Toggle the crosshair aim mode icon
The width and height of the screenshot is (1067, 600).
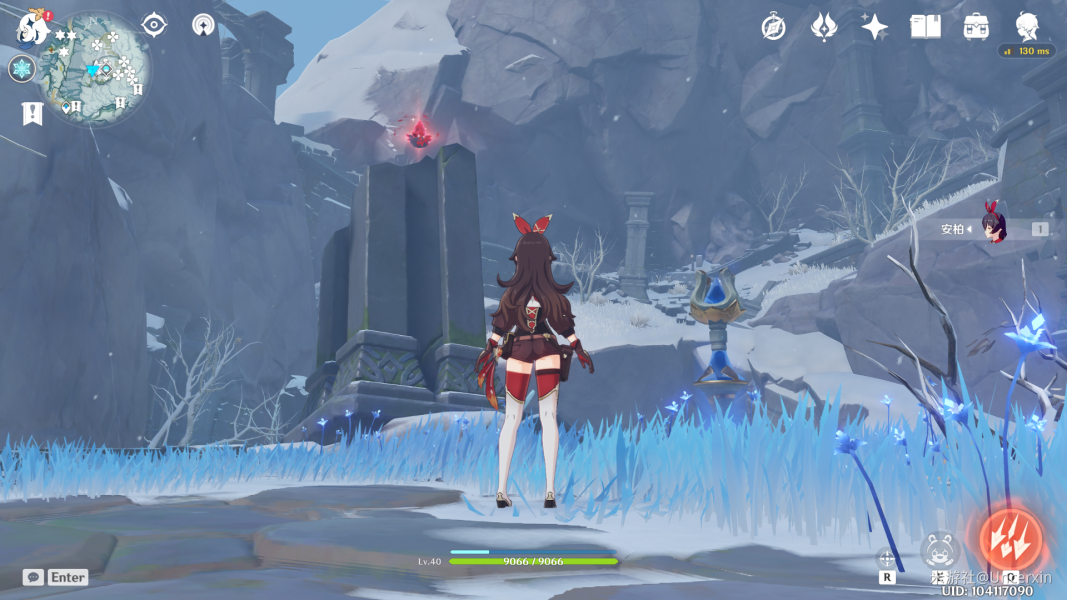tap(886, 557)
